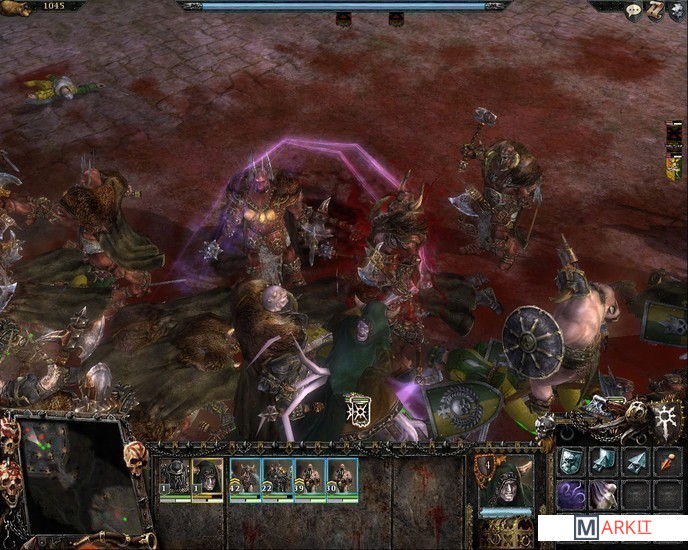Open the scroll objectives button

[x=654, y=11]
